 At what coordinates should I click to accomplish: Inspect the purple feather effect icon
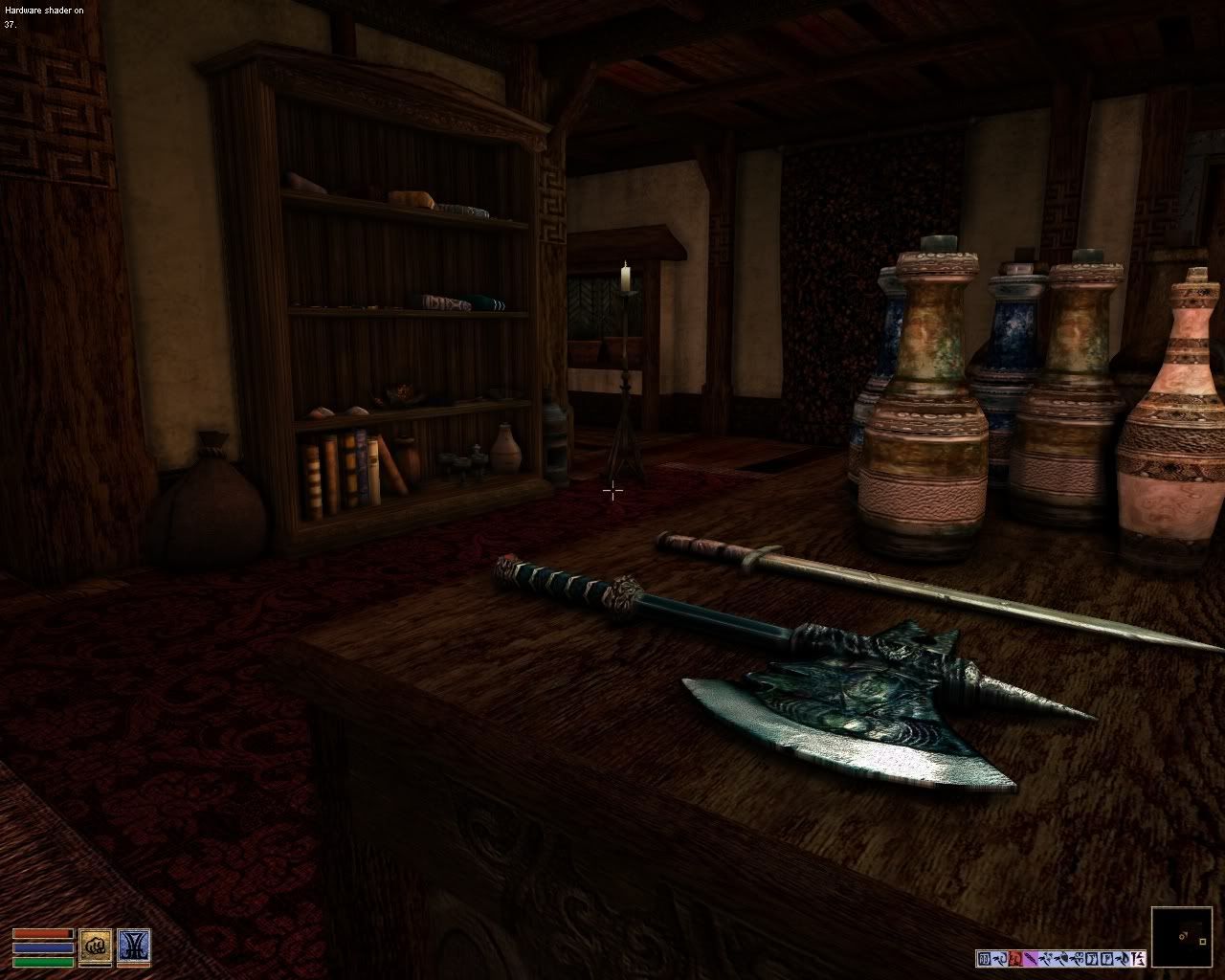pyautogui.click(x=1031, y=959)
